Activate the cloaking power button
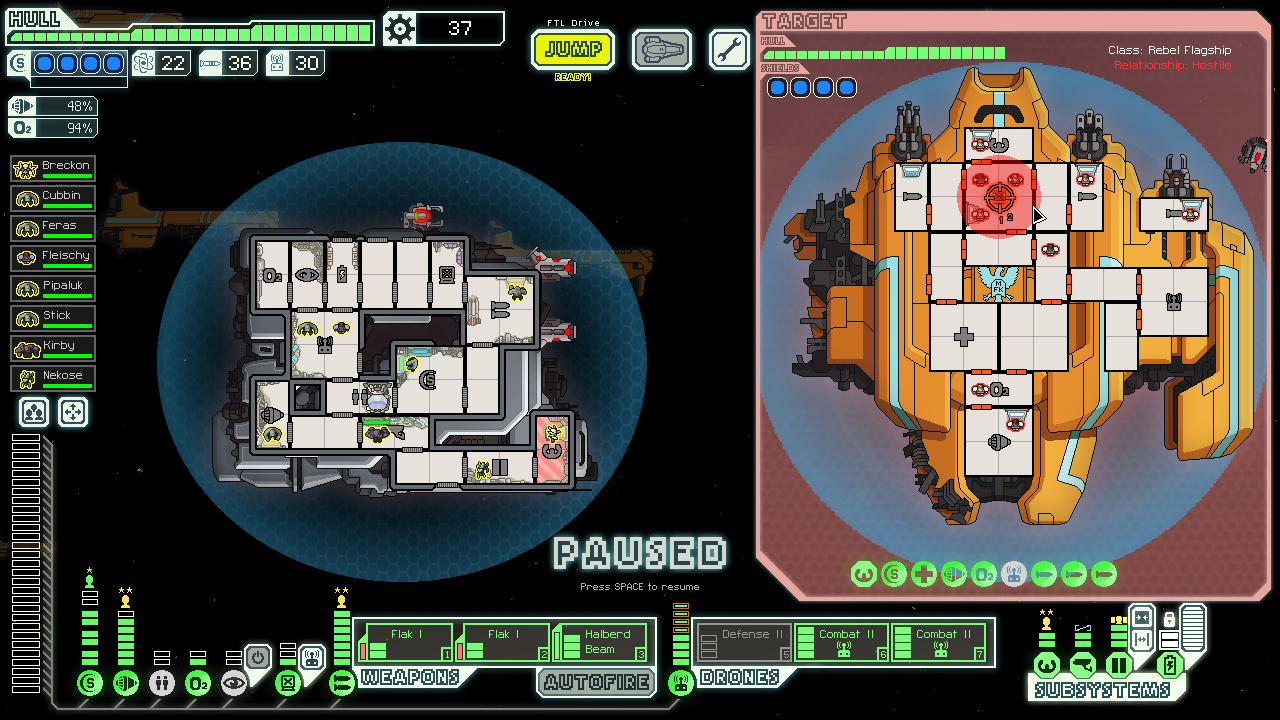Screen dimensions: 1280x720 [x=257, y=658]
